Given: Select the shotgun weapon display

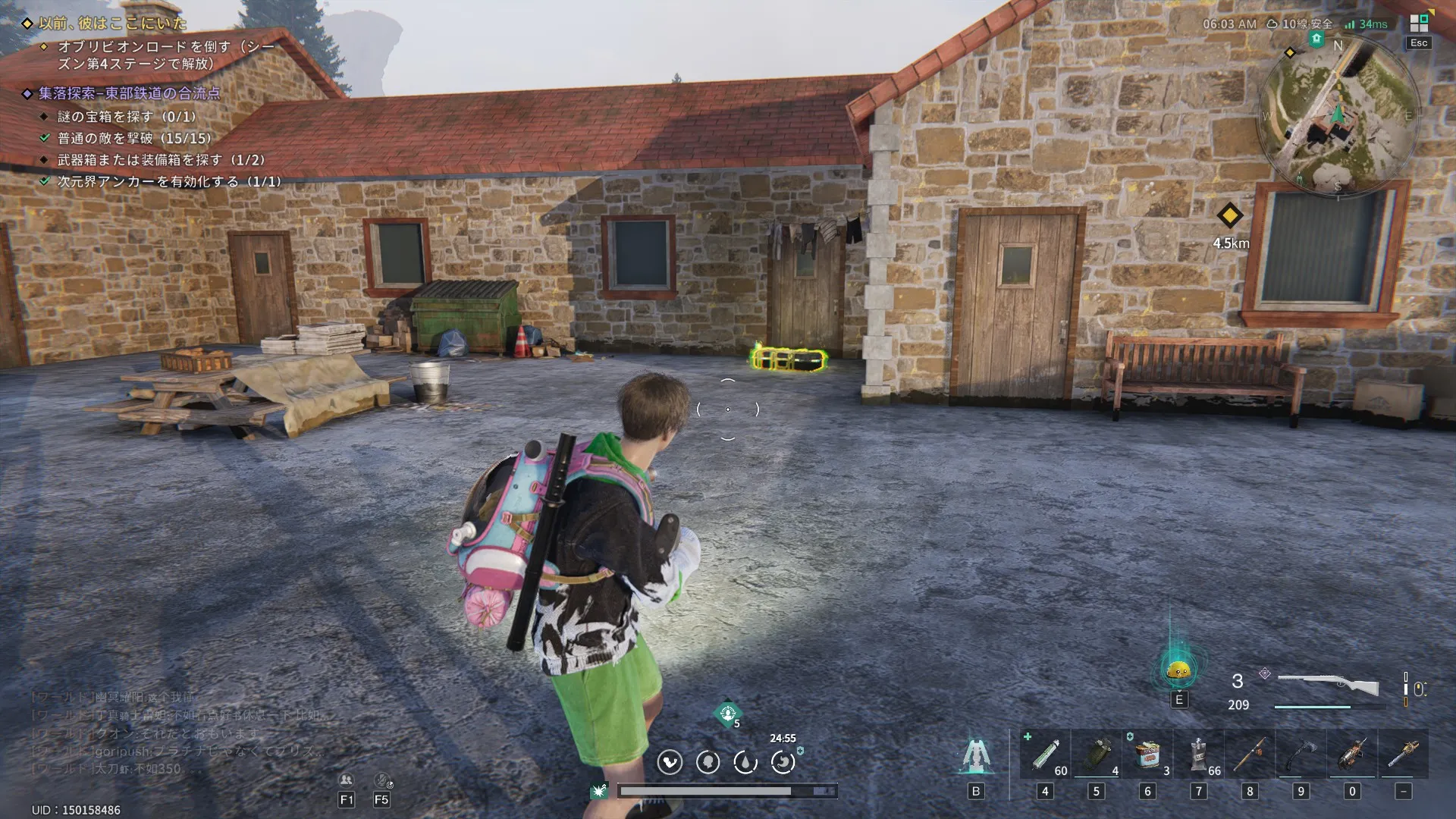Looking at the screenshot, I should coord(1328,685).
